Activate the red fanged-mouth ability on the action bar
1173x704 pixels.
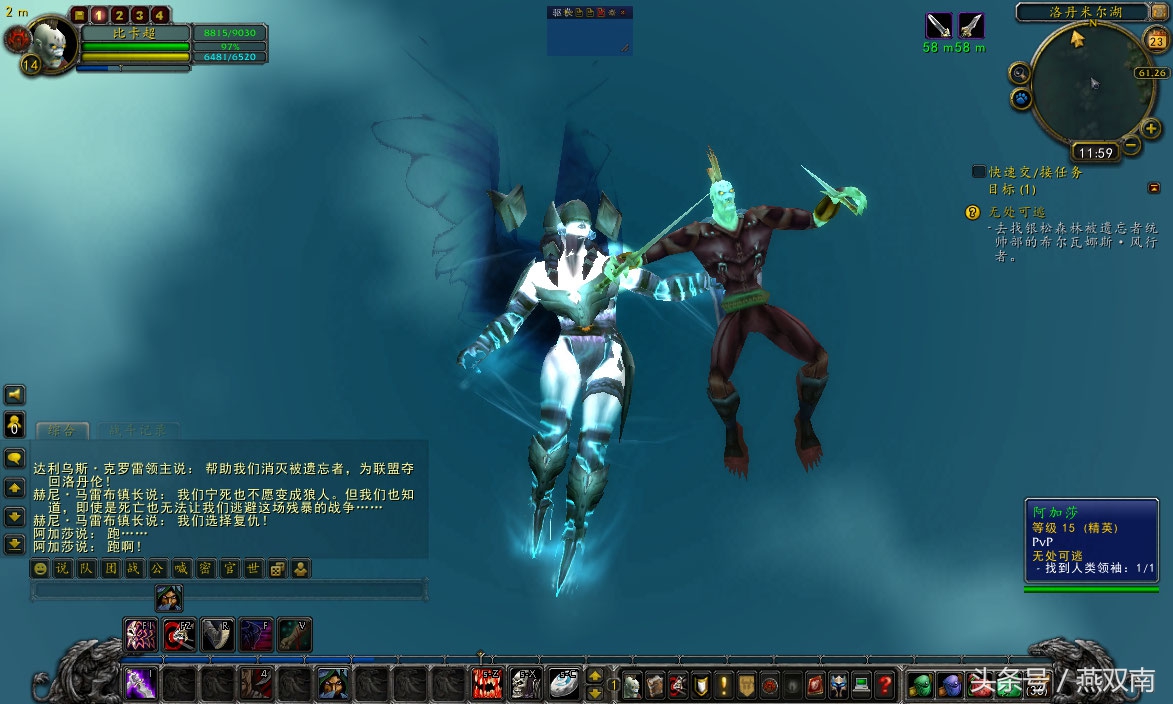coord(487,684)
